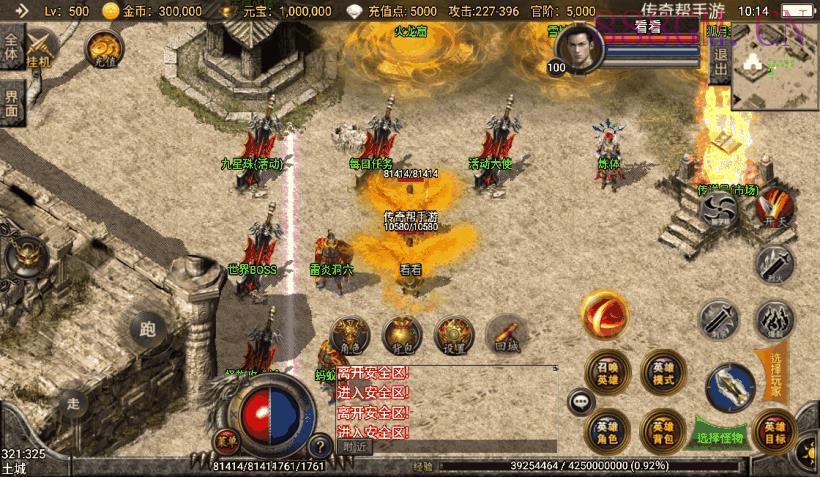This screenshot has height=477, width=820.
Task: Tap the 召唤英雄 summon hero button
Action: click(x=608, y=372)
